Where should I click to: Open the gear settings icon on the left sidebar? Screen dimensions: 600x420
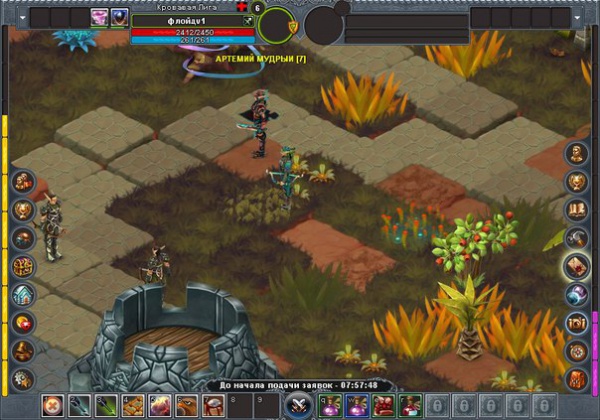click(x=24, y=379)
